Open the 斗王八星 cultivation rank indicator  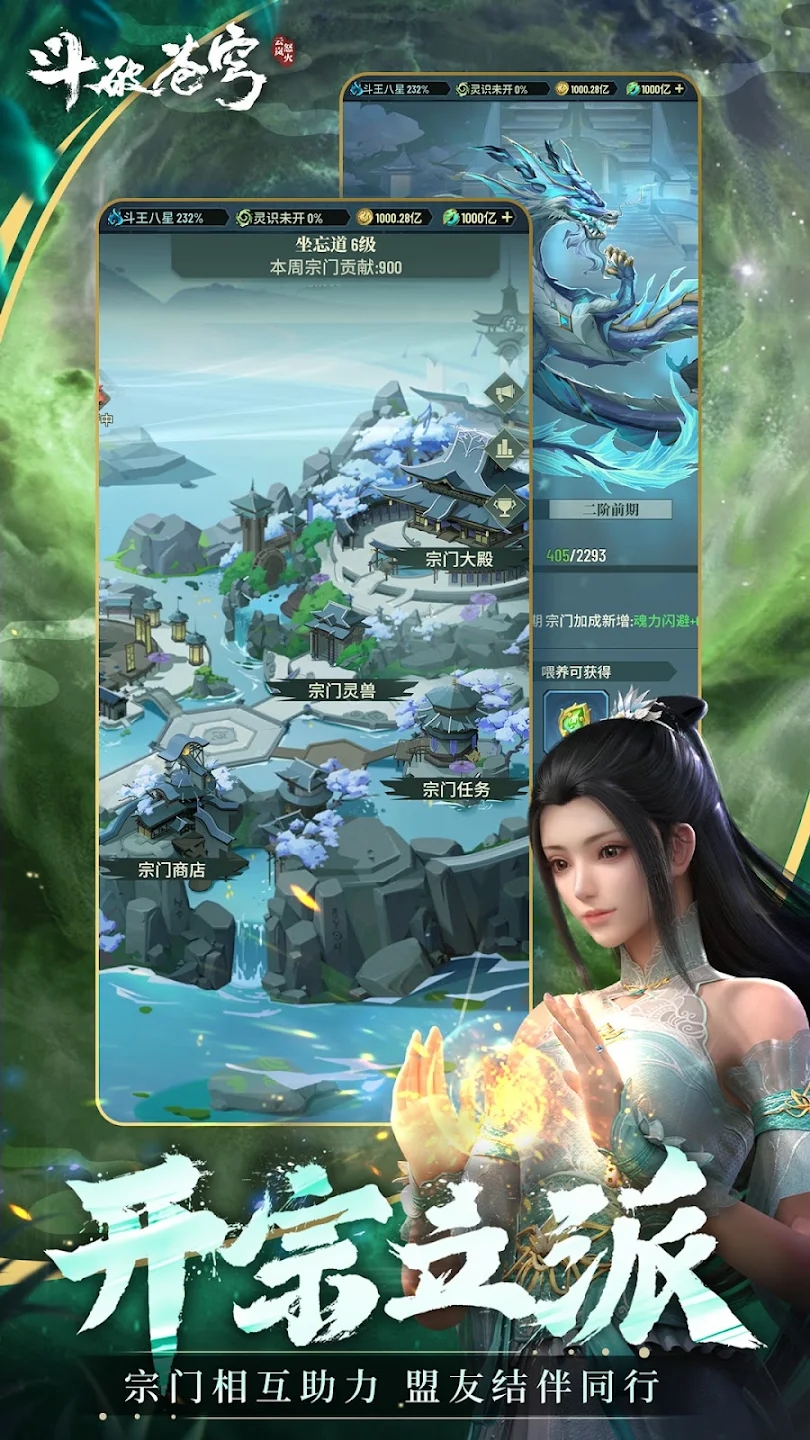point(156,217)
